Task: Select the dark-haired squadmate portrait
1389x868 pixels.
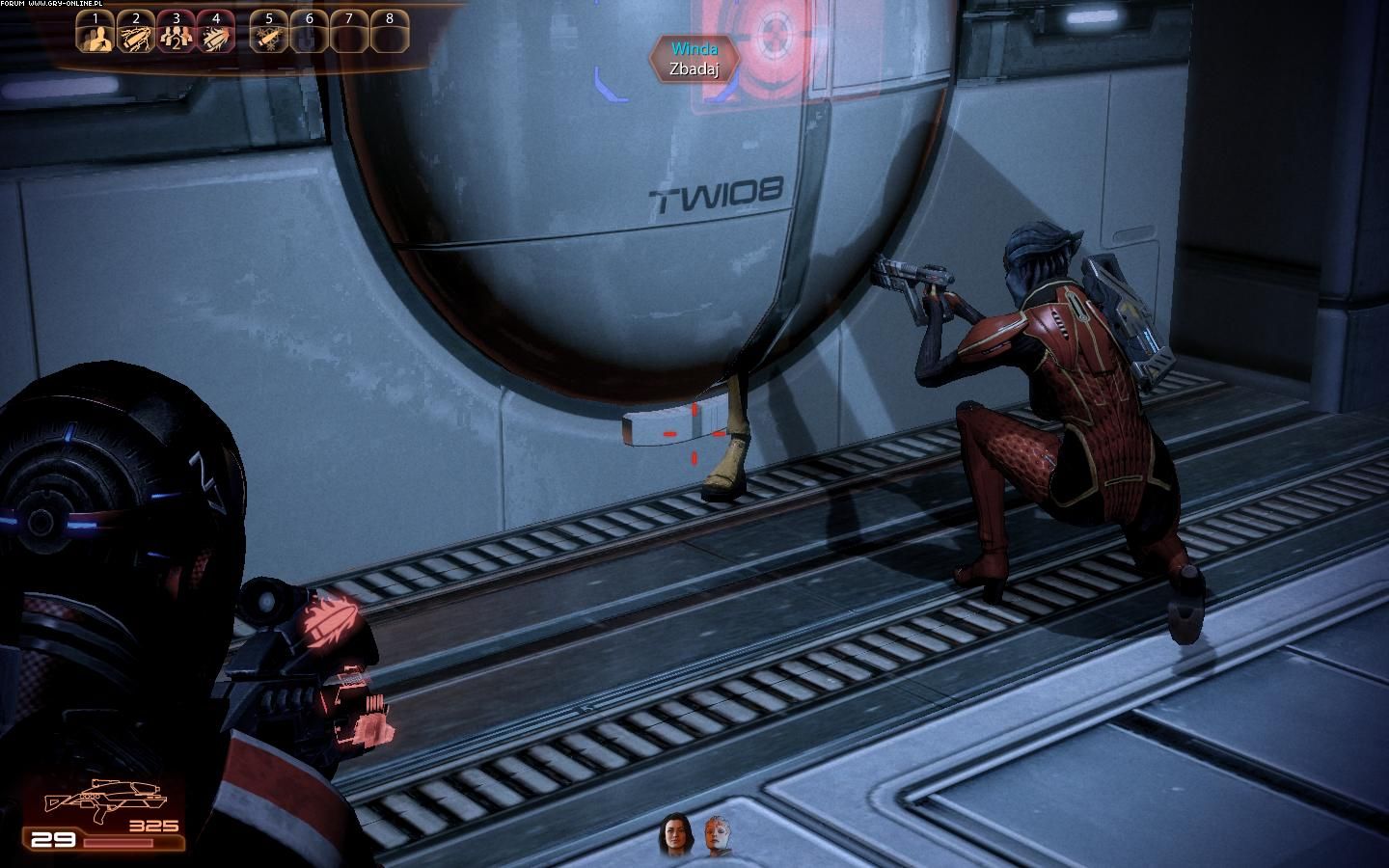Action: click(x=674, y=837)
